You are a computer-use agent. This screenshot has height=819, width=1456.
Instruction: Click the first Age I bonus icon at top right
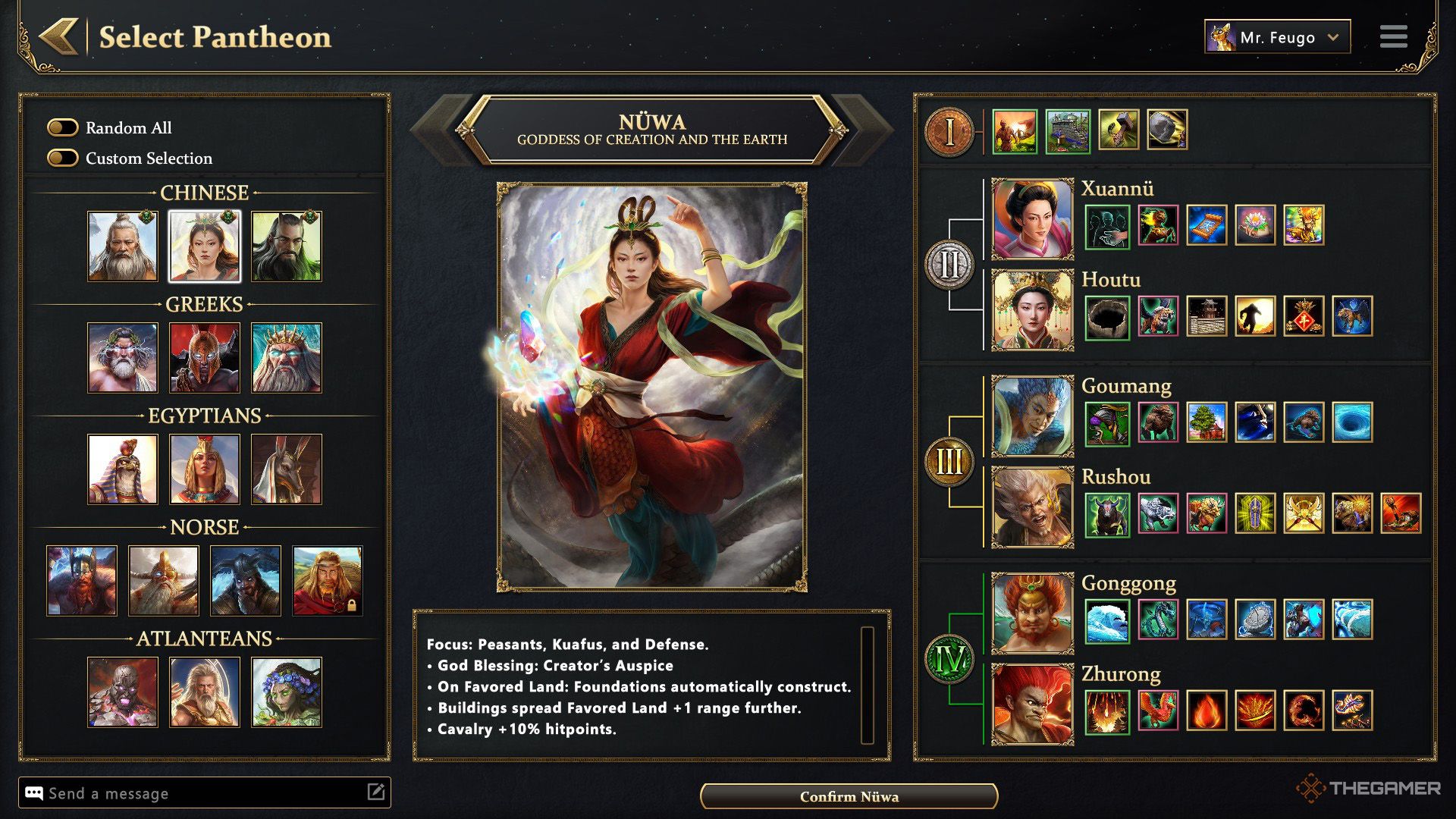(1016, 129)
